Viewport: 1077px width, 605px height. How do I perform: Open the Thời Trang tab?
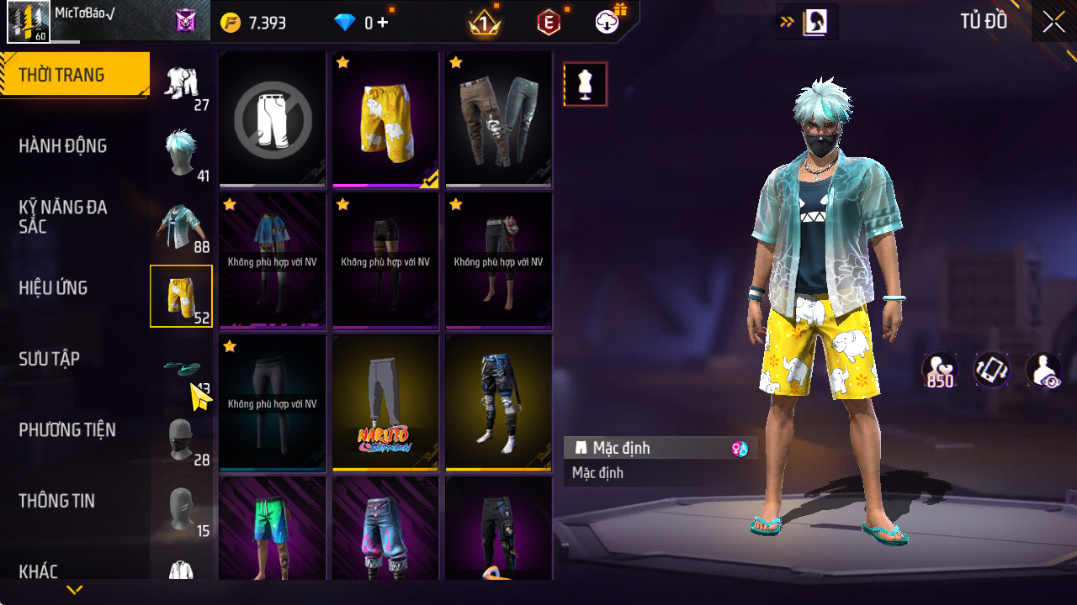coord(62,76)
